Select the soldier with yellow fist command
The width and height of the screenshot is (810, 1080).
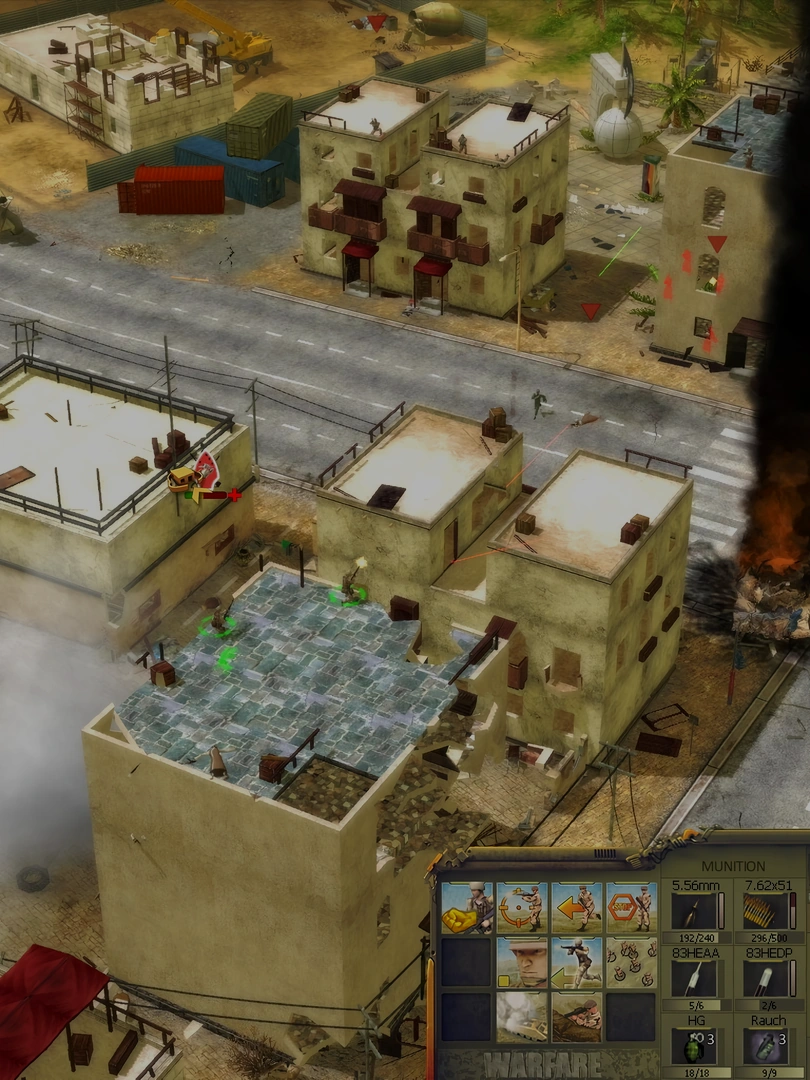coord(467,907)
